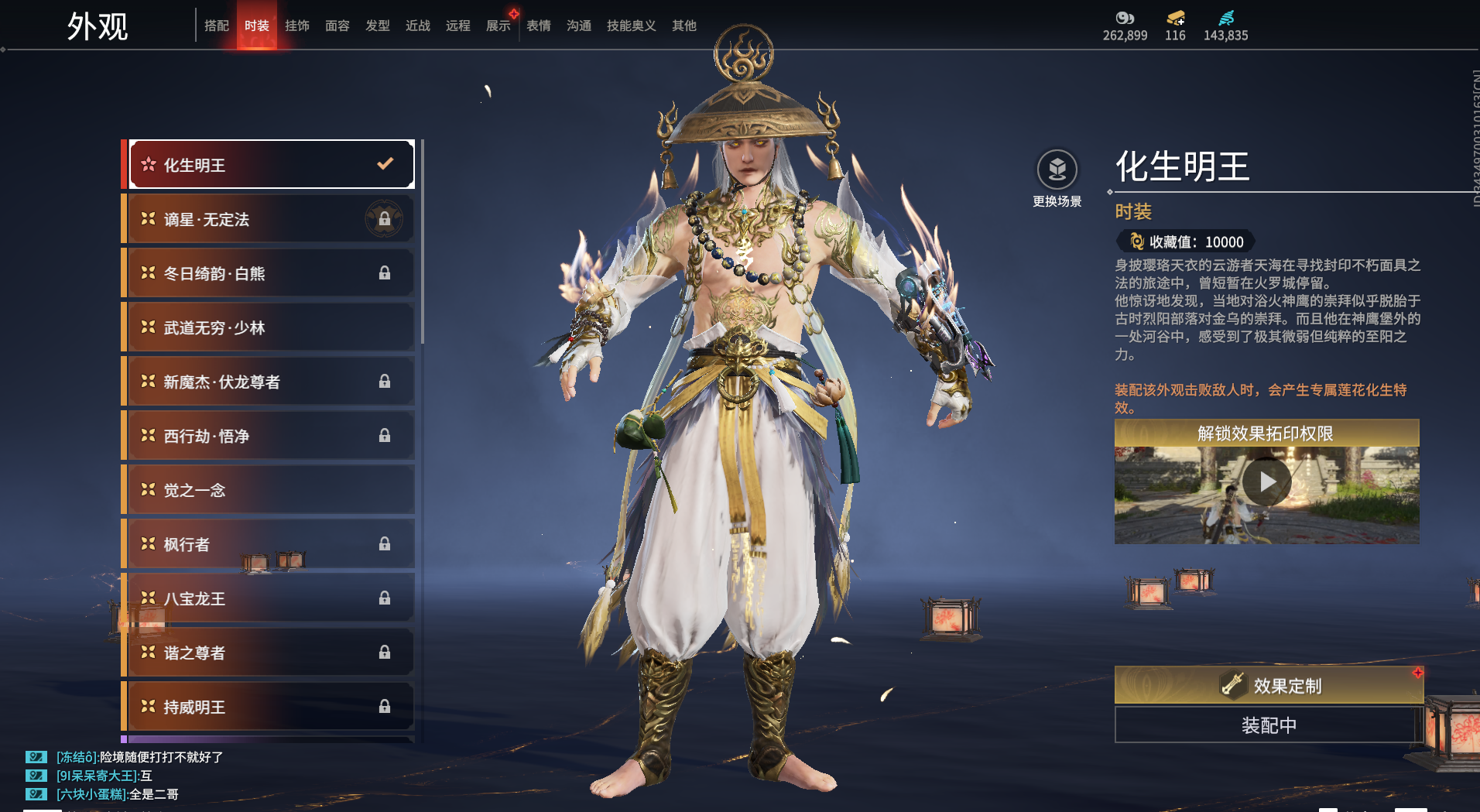Select the 面容 tab

[x=337, y=26]
